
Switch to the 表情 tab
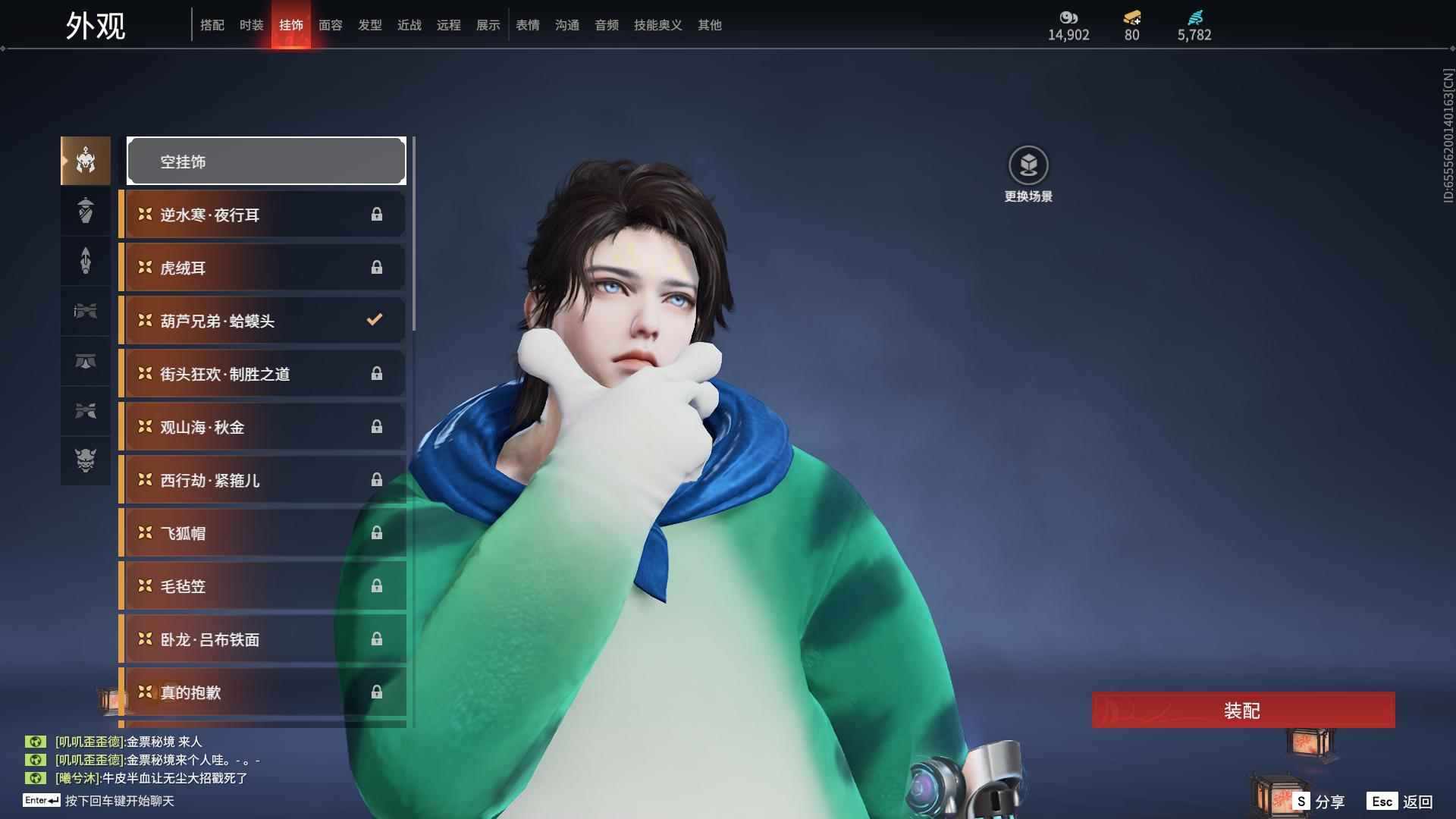[x=527, y=25]
